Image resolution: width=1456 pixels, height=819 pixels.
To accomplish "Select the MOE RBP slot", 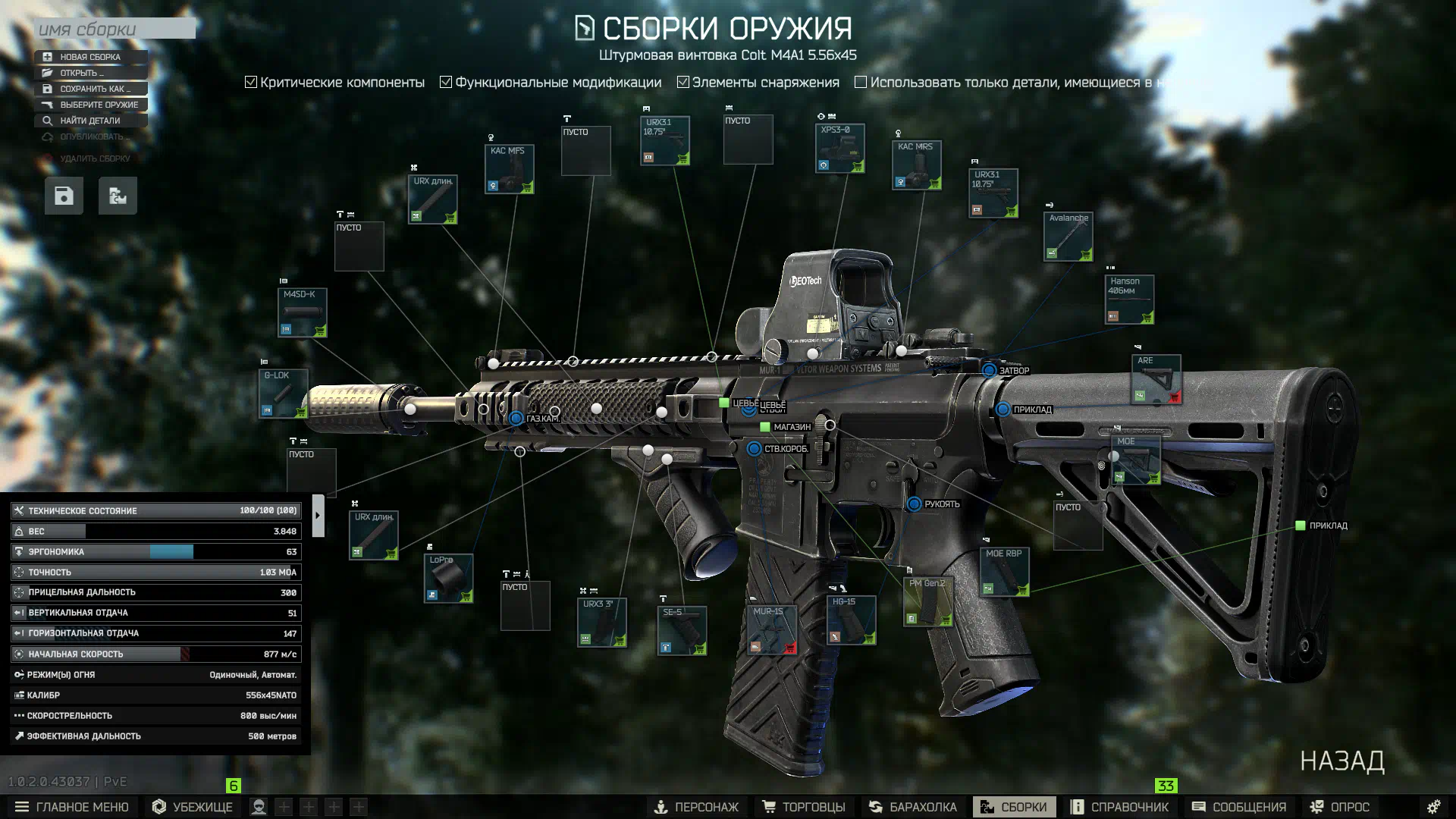I will click(x=1004, y=572).
